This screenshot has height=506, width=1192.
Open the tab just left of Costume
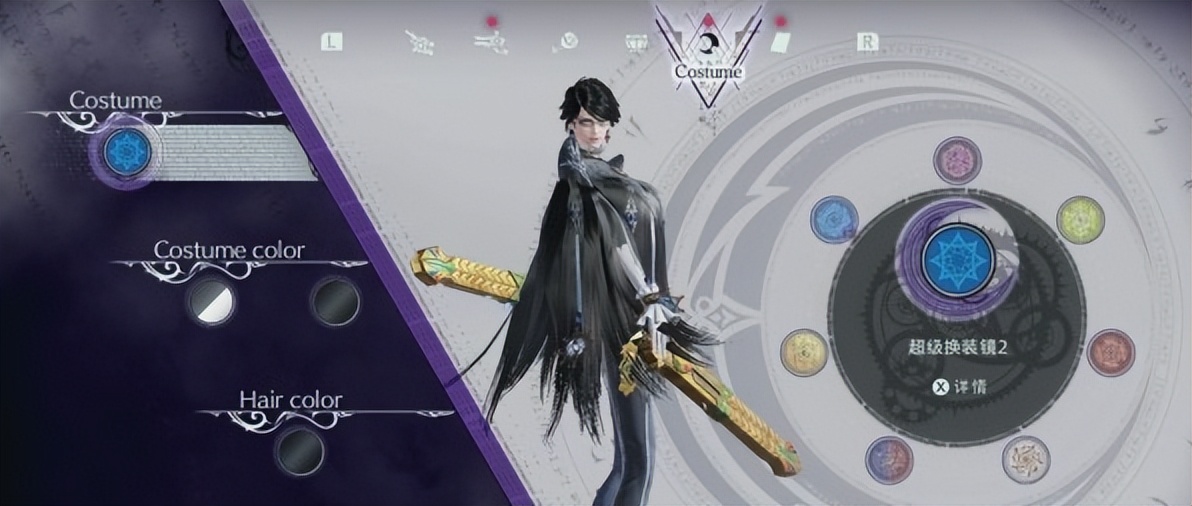(x=637, y=43)
